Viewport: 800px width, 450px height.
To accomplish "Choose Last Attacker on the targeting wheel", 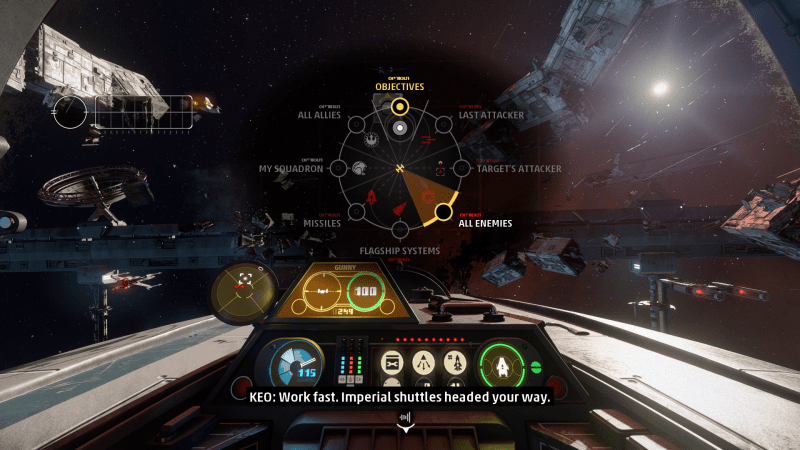I will (441, 124).
